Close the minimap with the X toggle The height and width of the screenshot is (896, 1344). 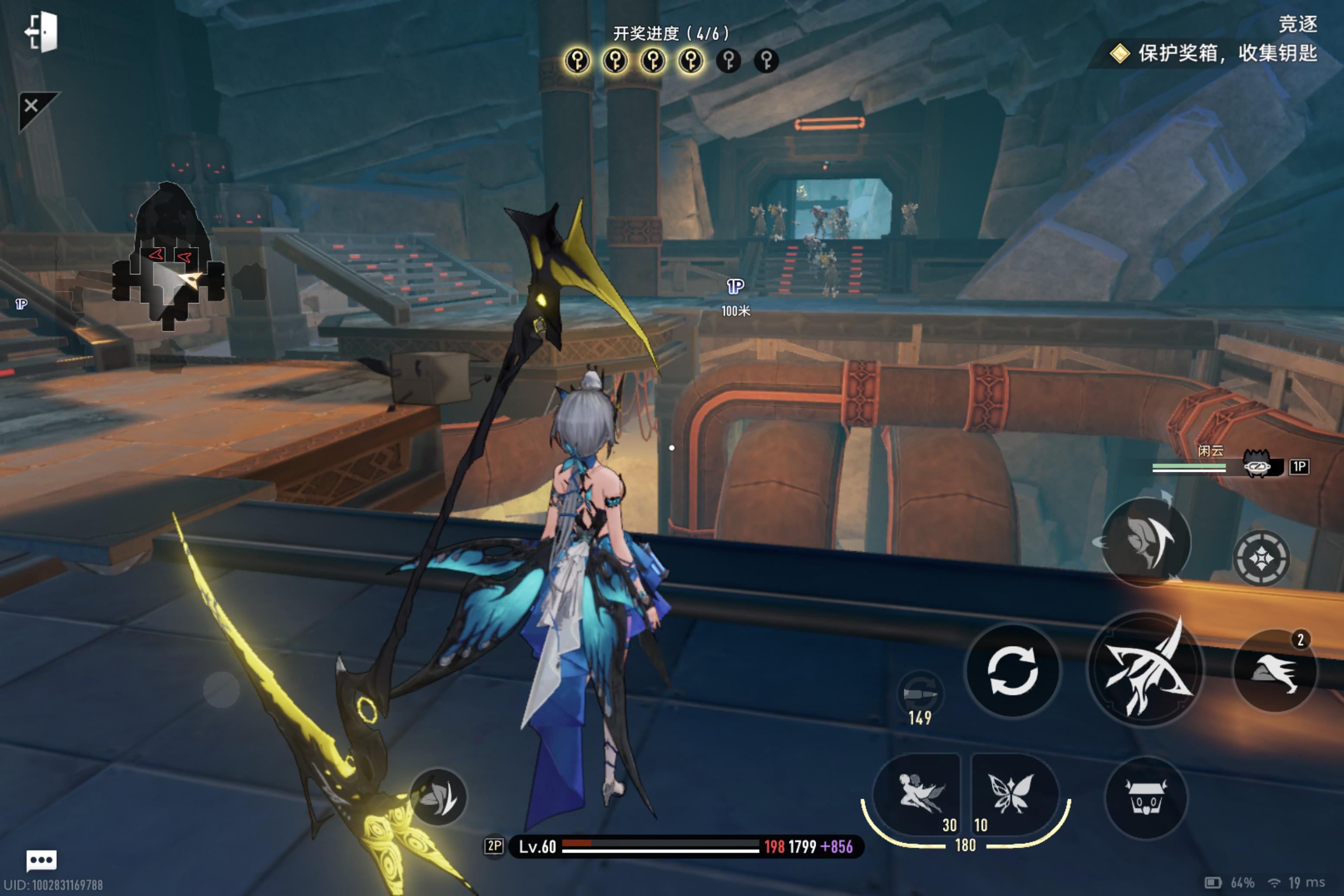(x=31, y=106)
